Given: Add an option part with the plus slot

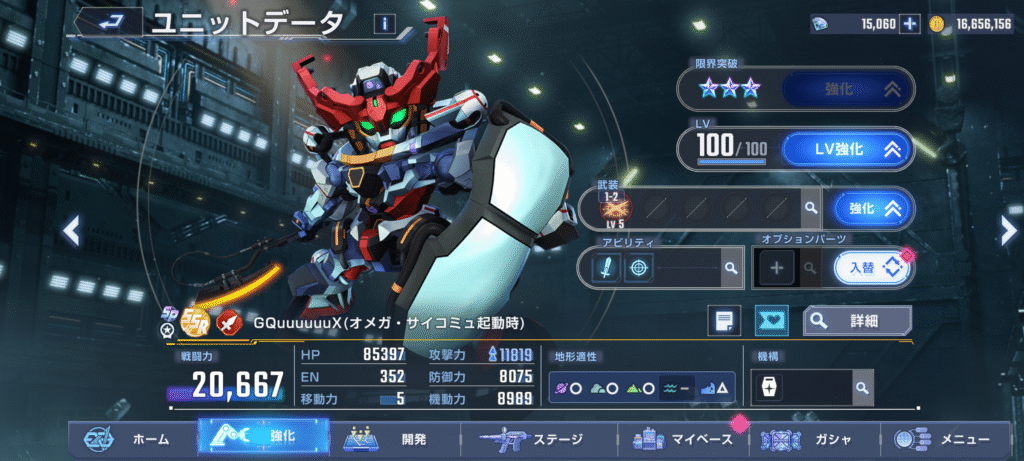Looking at the screenshot, I should tap(782, 268).
